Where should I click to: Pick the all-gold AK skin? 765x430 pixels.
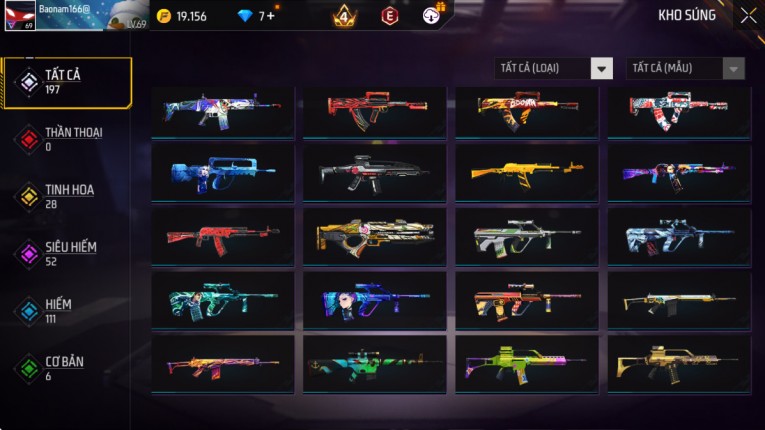point(527,174)
